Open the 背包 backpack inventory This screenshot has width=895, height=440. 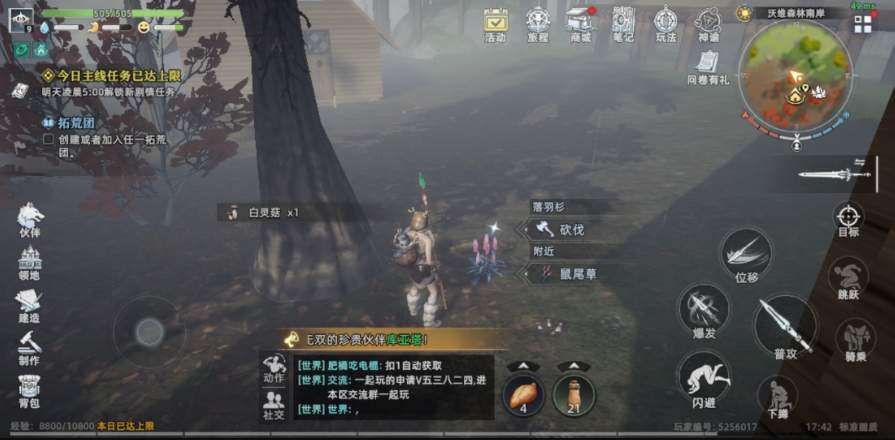pyautogui.click(x=29, y=389)
